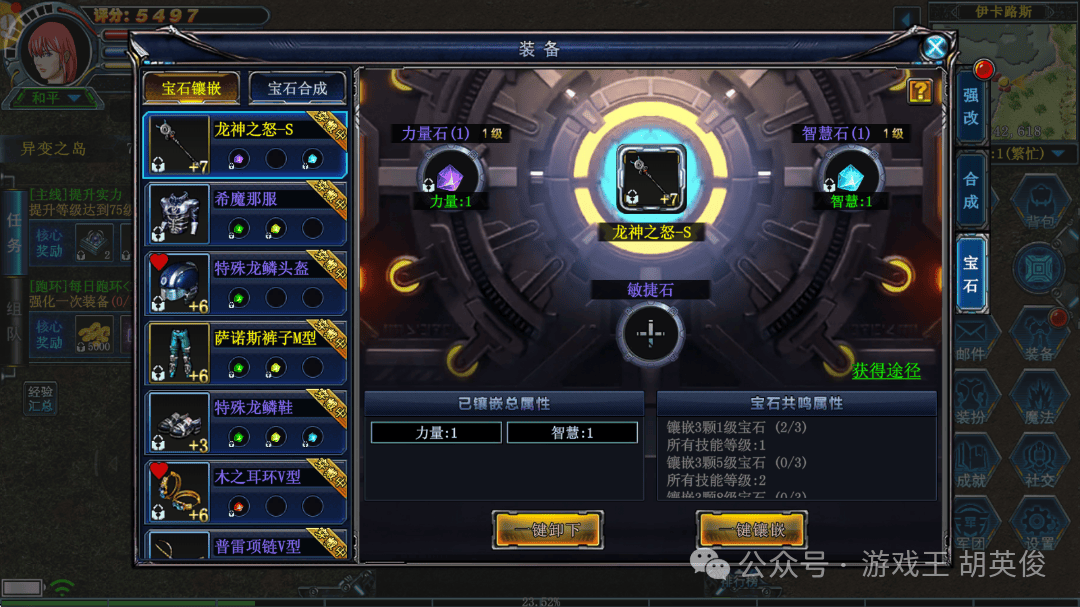Click the purple 力量石 gem socket
The image size is (1080, 607).
coord(444,178)
